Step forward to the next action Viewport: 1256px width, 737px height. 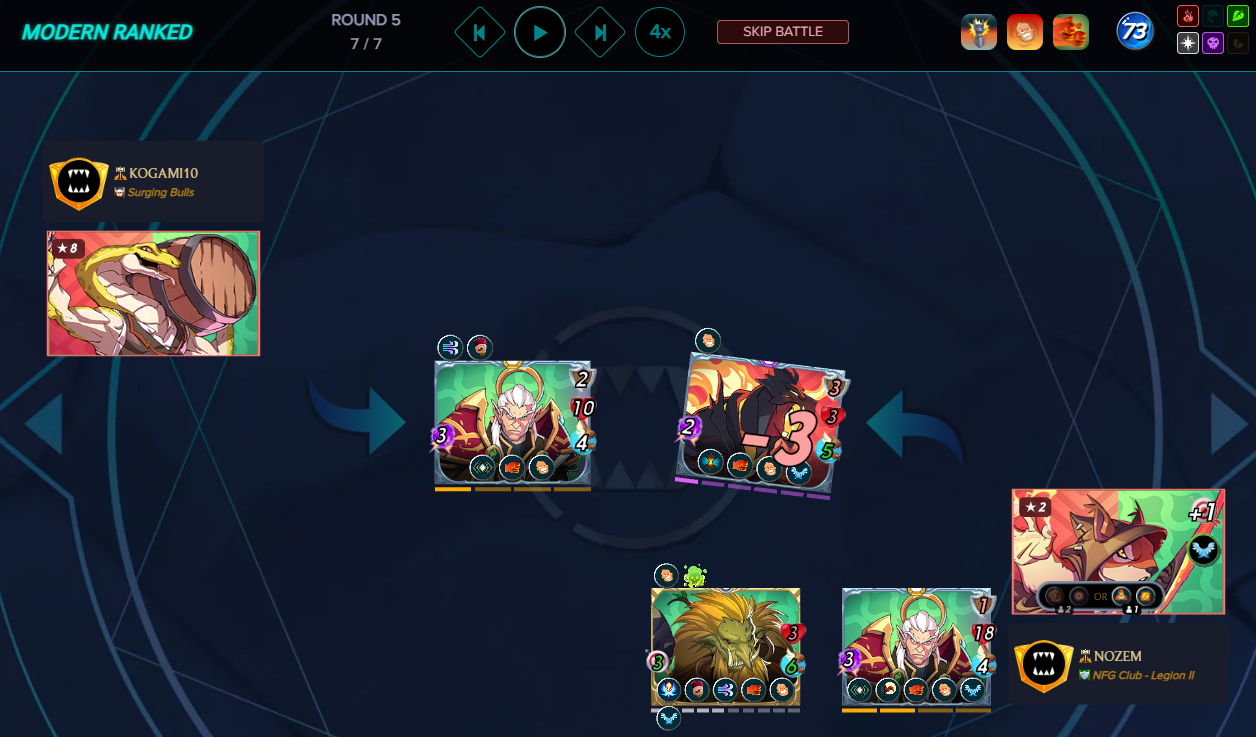[600, 32]
